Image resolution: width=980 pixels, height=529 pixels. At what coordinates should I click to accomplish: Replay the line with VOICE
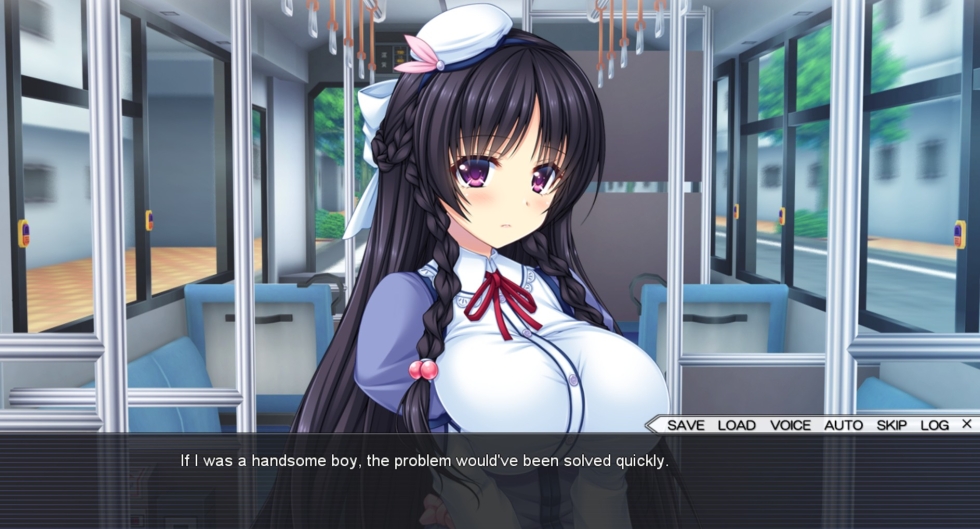790,425
